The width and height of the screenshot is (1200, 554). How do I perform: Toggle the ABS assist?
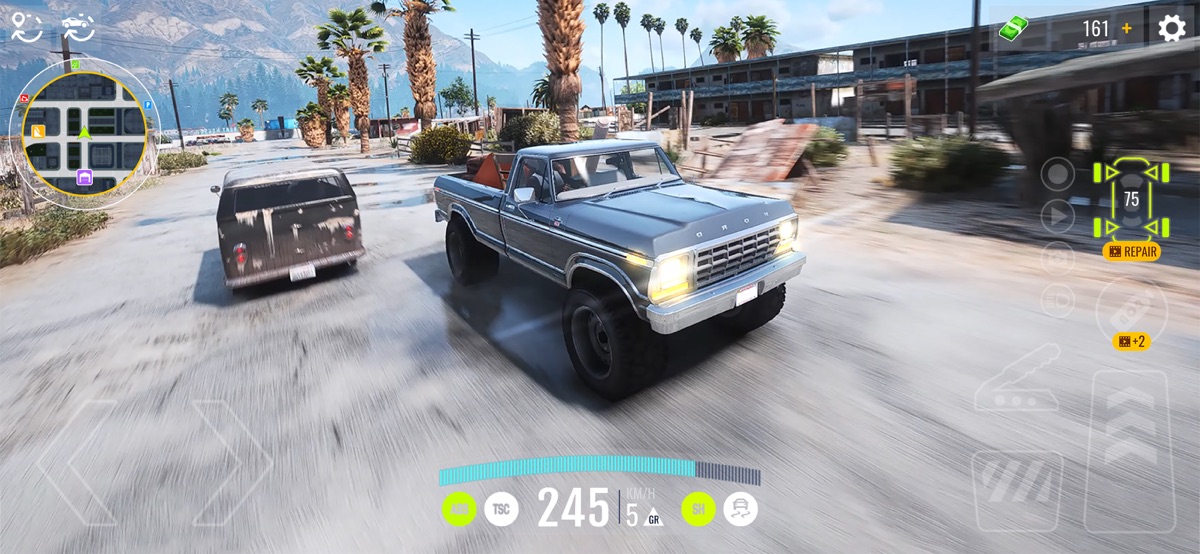pyautogui.click(x=459, y=509)
